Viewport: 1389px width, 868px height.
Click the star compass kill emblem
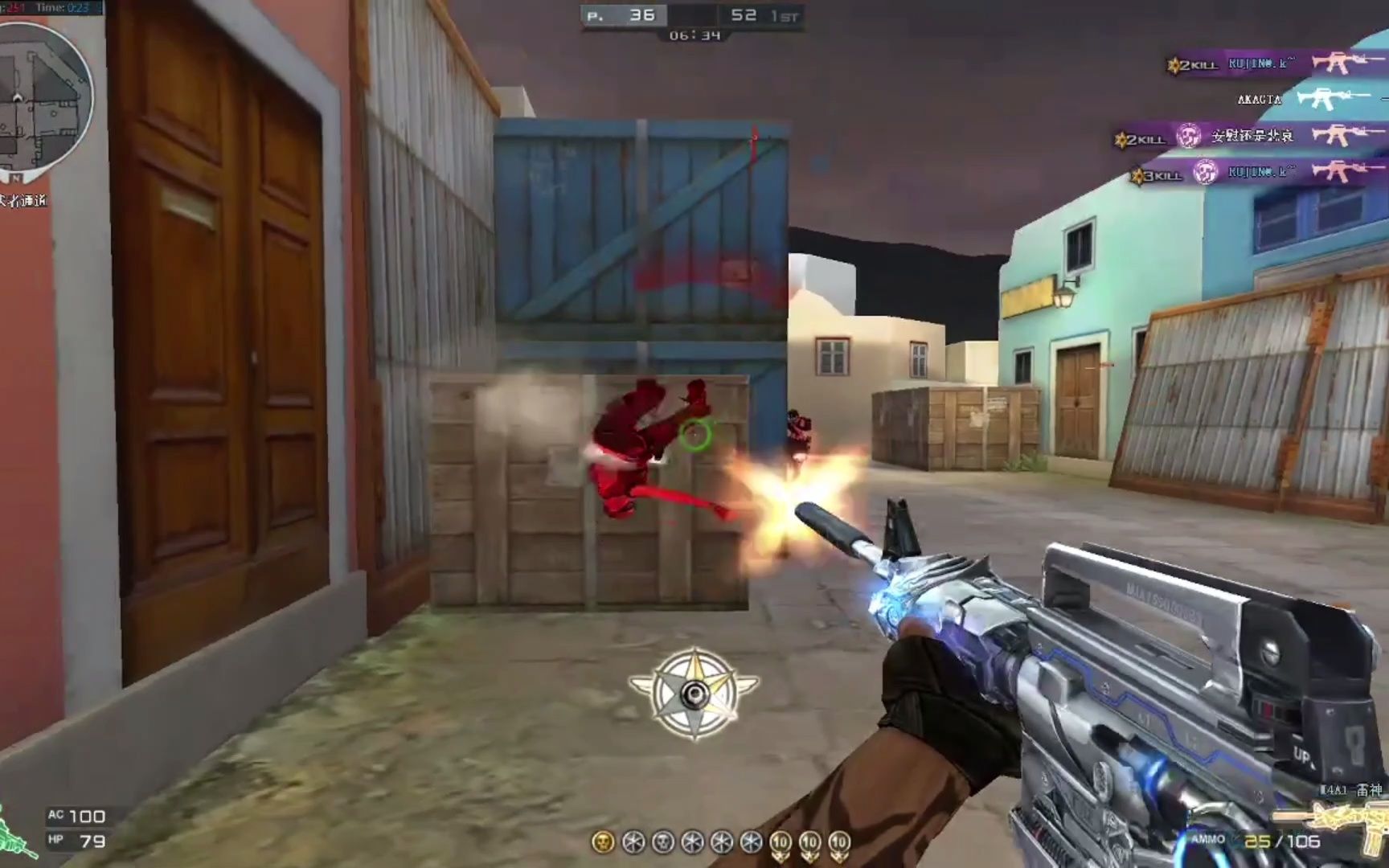coord(694,693)
